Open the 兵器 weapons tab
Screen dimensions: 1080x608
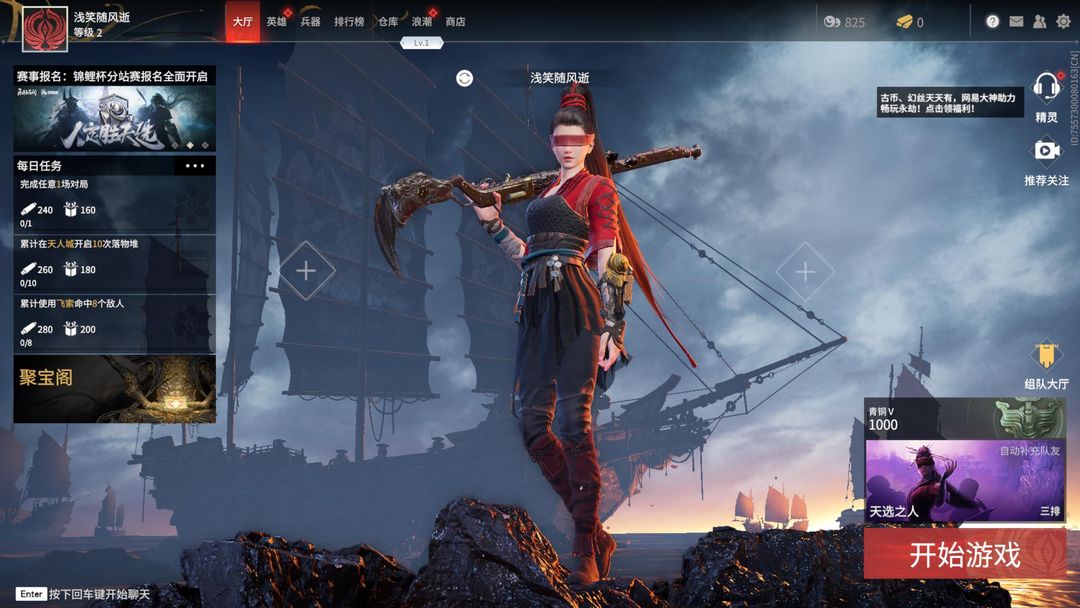click(310, 21)
